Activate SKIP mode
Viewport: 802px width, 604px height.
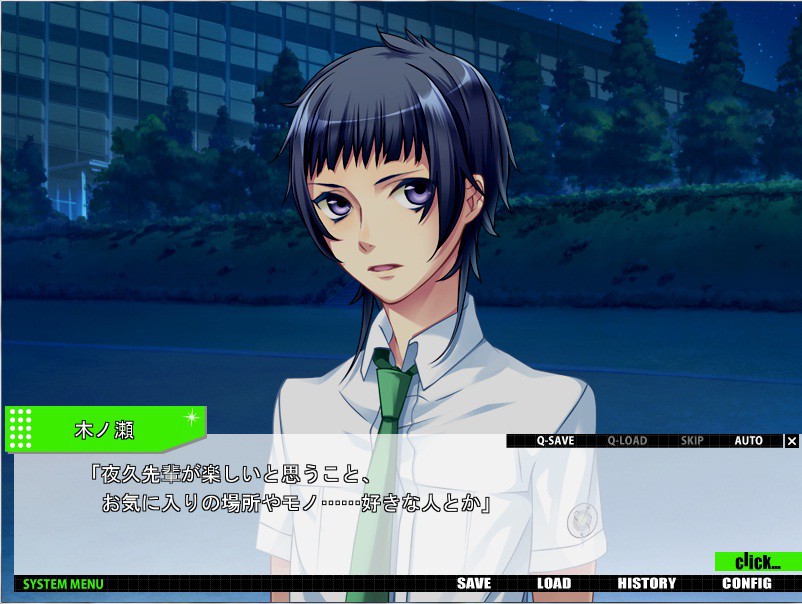pyautogui.click(x=692, y=441)
